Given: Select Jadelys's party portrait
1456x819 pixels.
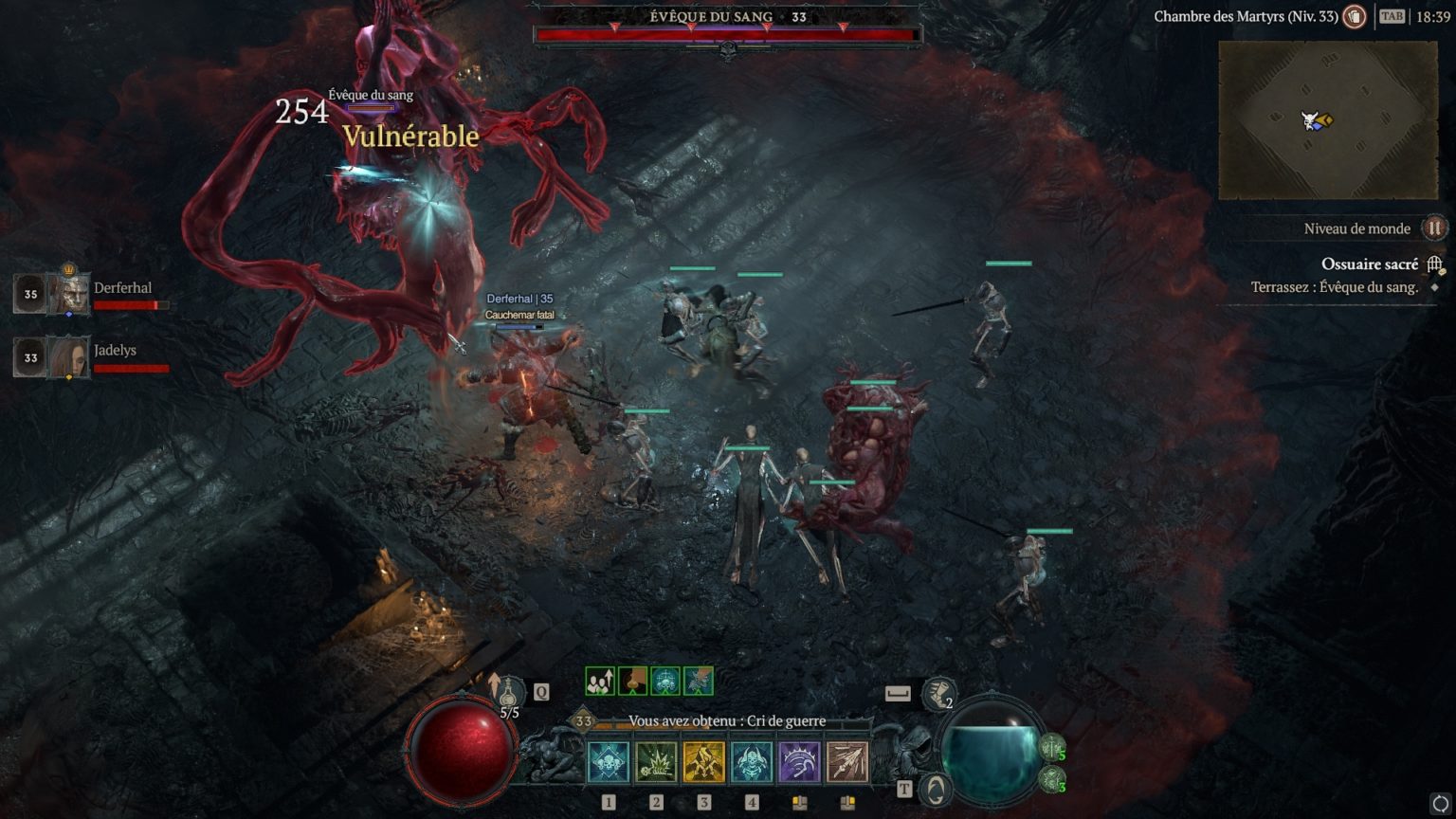Looking at the screenshot, I should (68, 357).
